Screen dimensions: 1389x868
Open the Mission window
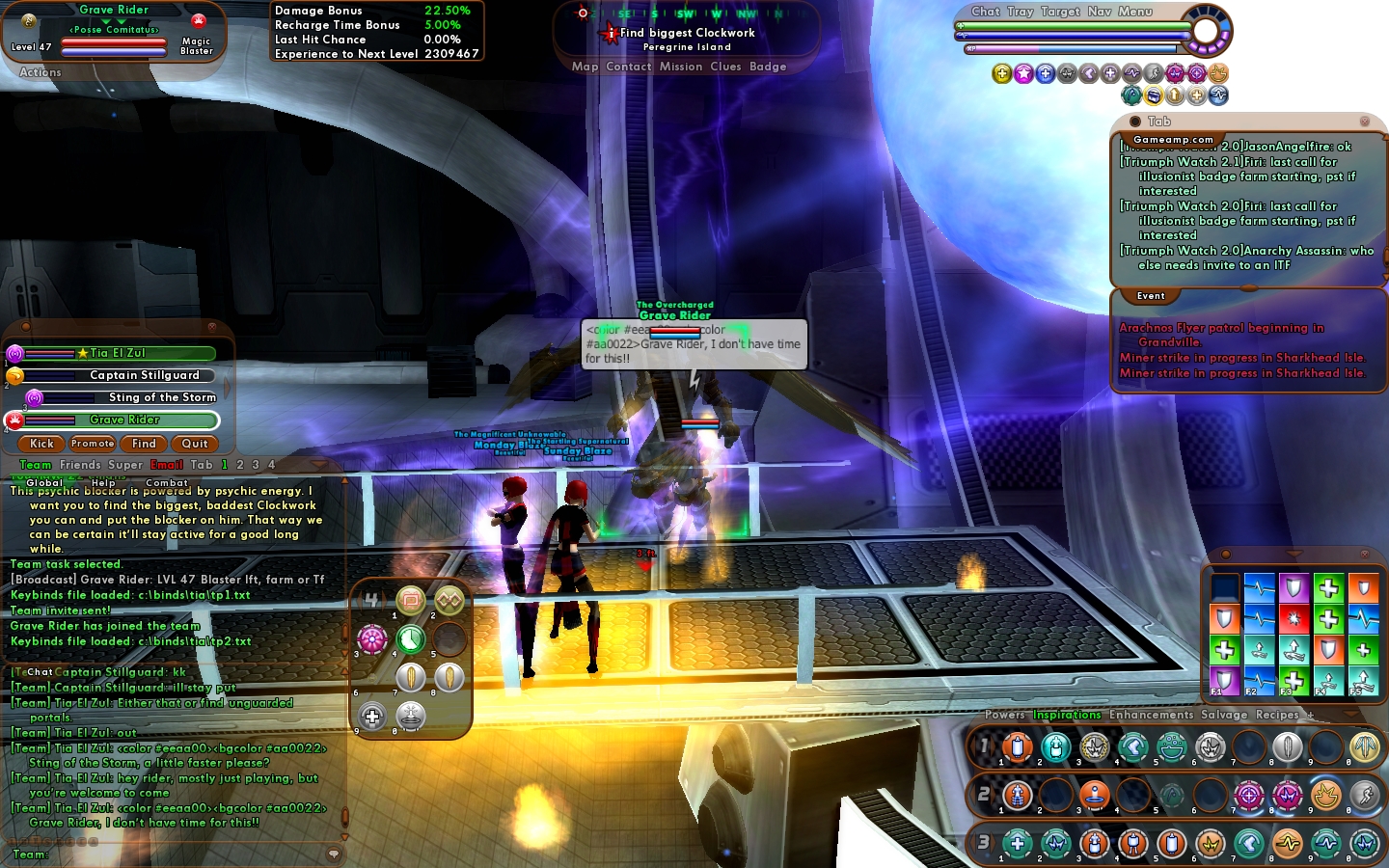681,67
